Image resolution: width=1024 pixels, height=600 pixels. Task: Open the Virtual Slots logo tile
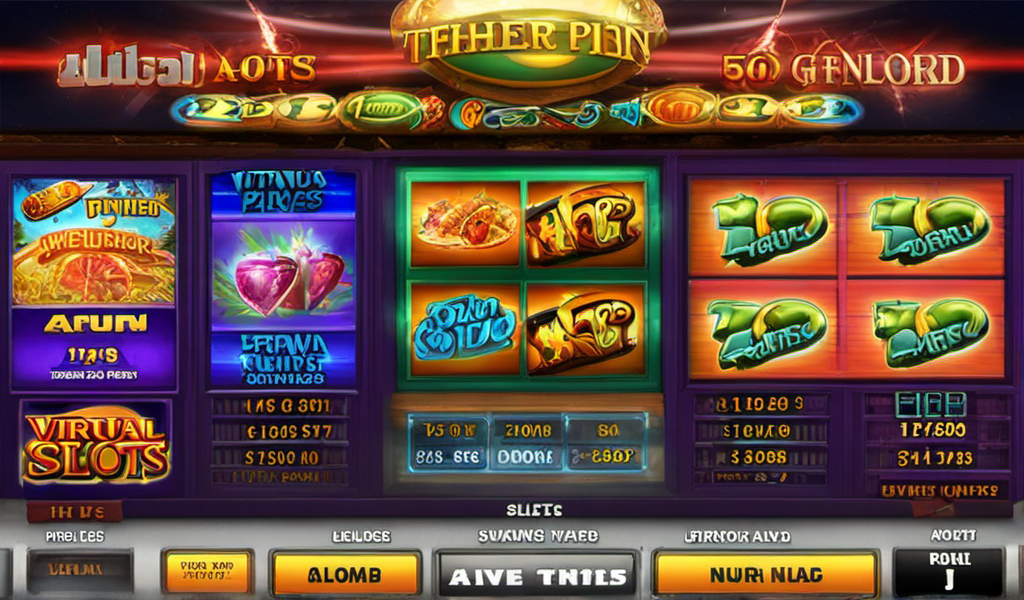[96, 443]
